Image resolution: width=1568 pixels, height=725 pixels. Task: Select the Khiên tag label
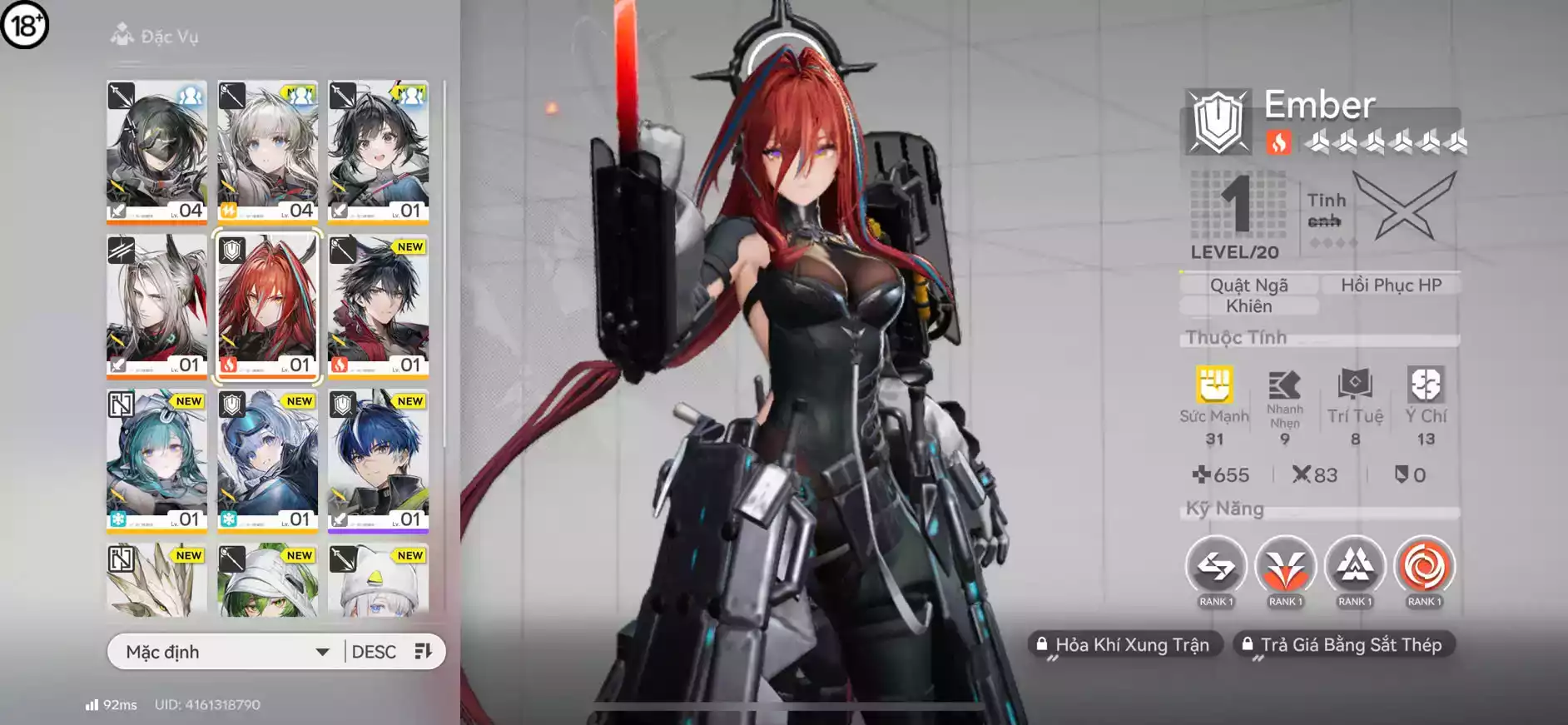coord(1249,305)
